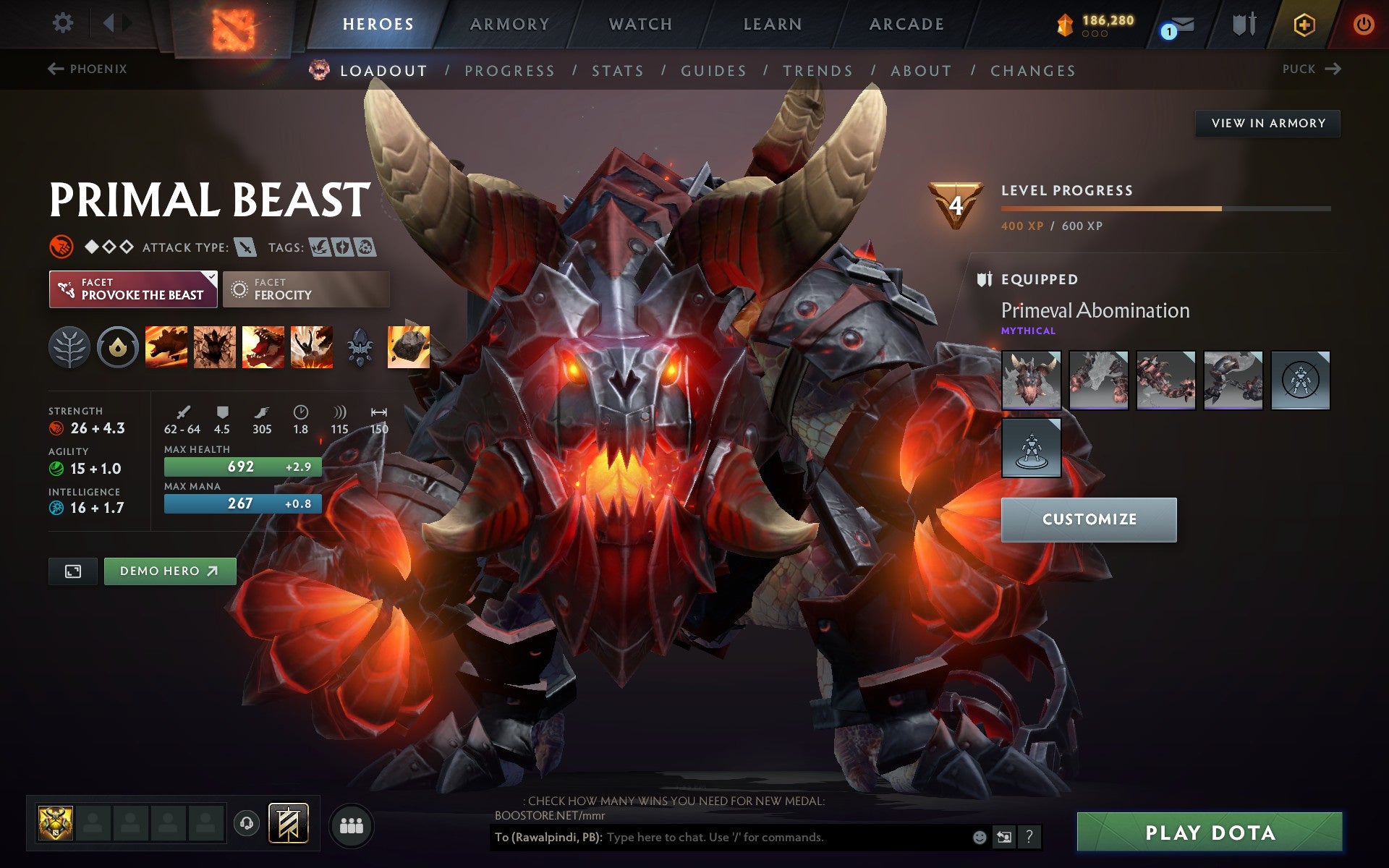Image resolution: width=1389 pixels, height=868 pixels.
Task: Click the power button icon
Action: pyautogui.click(x=1363, y=24)
